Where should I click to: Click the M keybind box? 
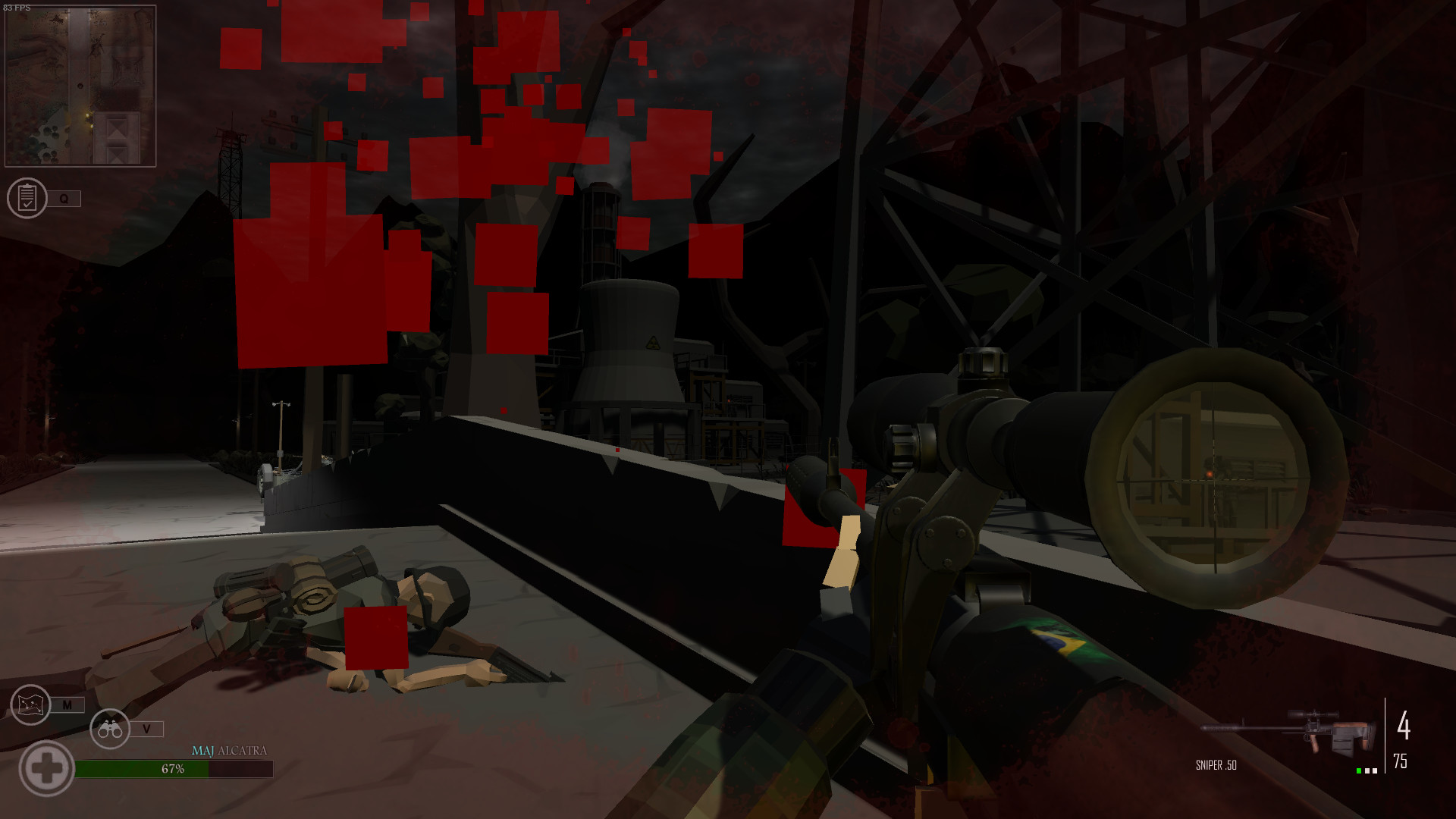(68, 704)
